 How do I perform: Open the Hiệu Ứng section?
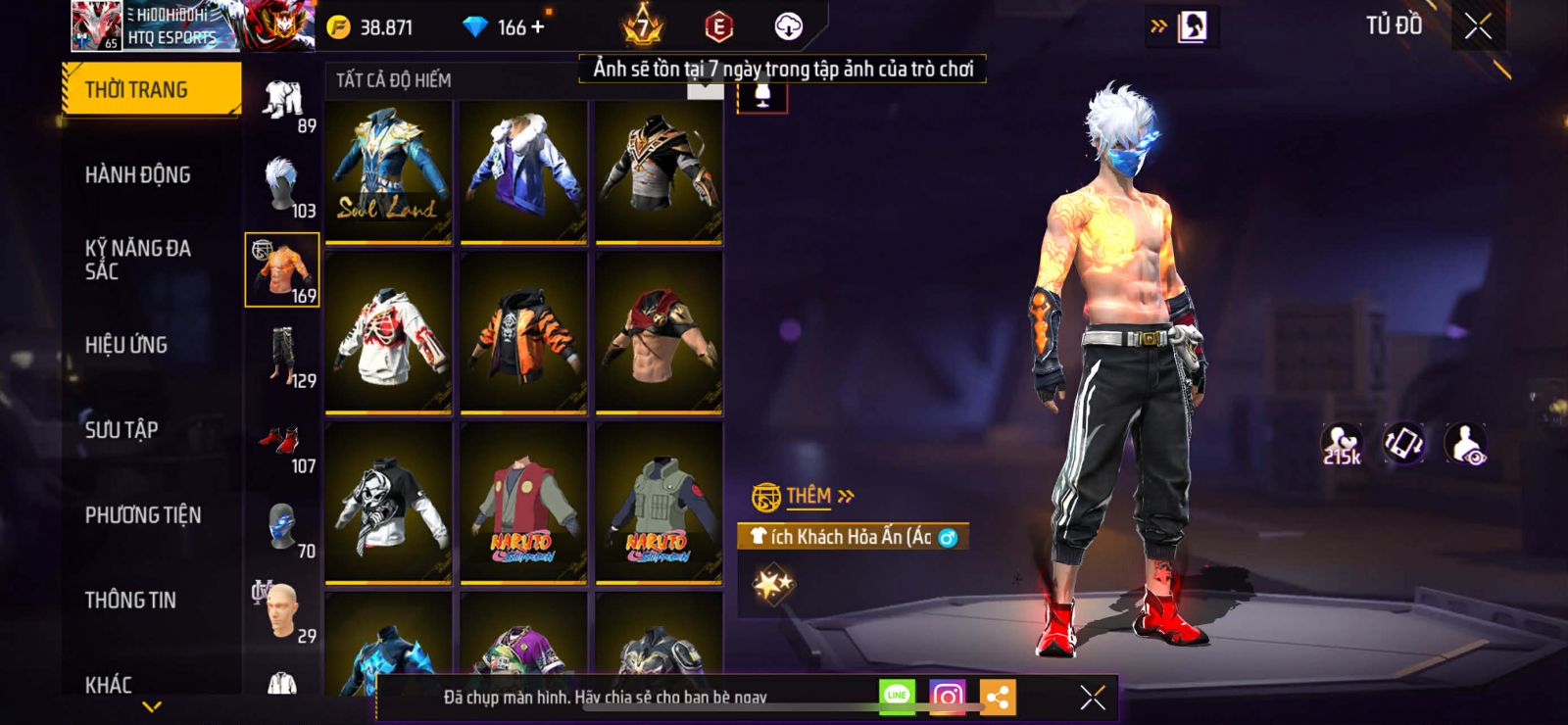[126, 345]
